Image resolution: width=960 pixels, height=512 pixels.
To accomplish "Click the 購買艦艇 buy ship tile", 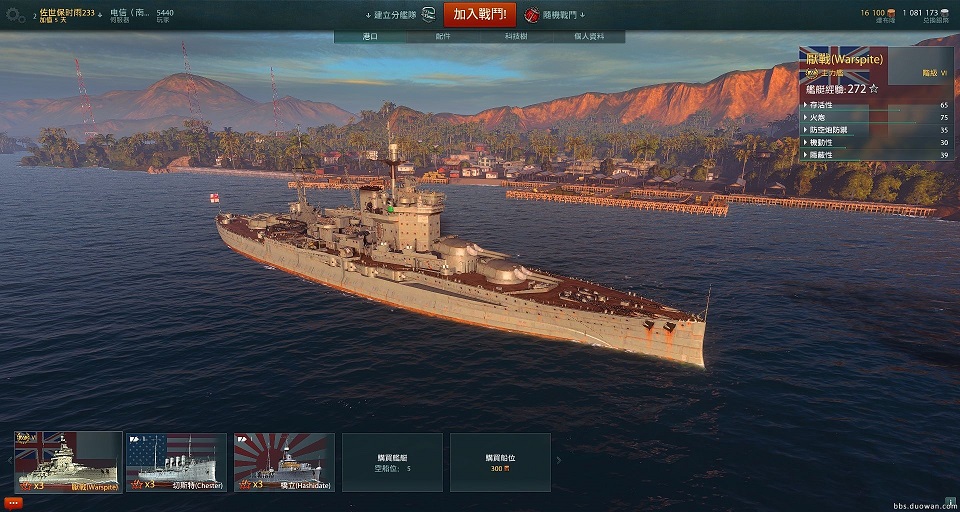I will [392, 462].
